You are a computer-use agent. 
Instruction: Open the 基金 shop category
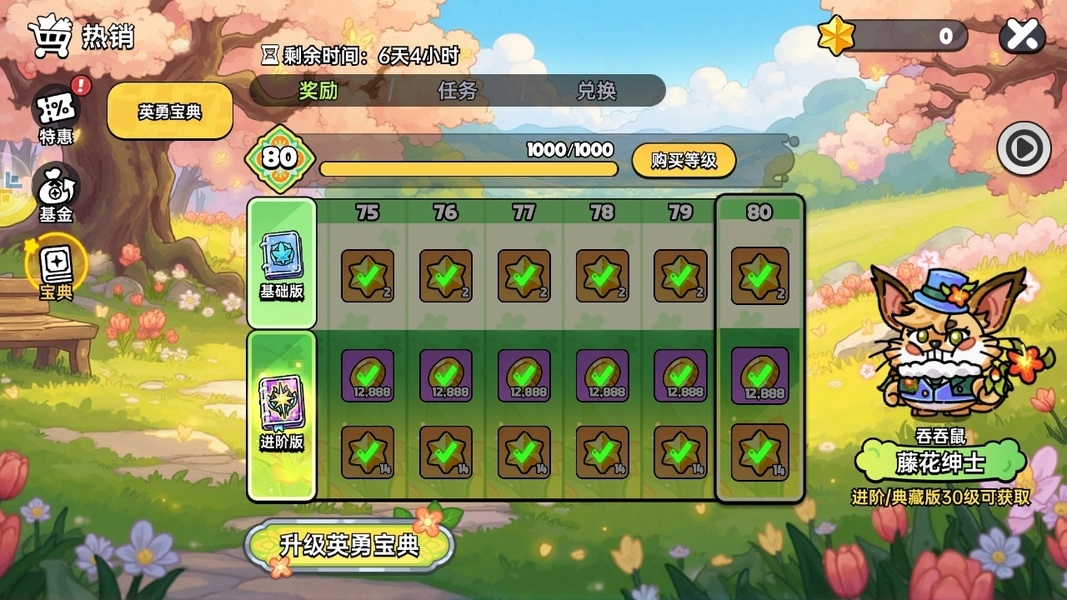click(x=56, y=193)
